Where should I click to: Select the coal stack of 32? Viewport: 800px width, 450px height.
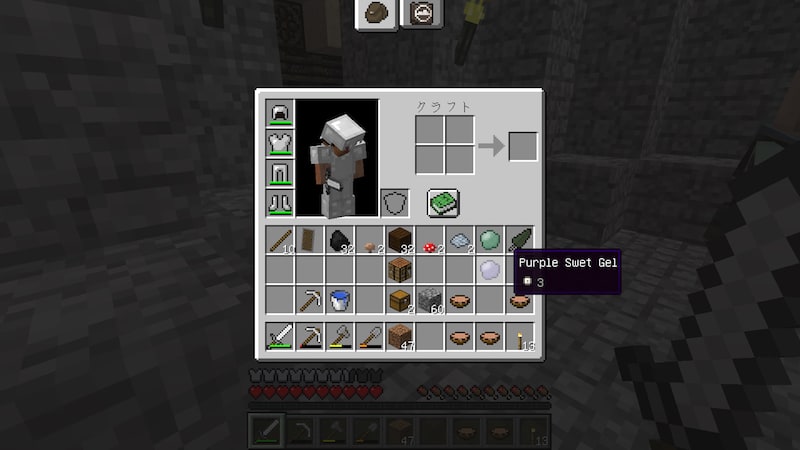[340, 241]
